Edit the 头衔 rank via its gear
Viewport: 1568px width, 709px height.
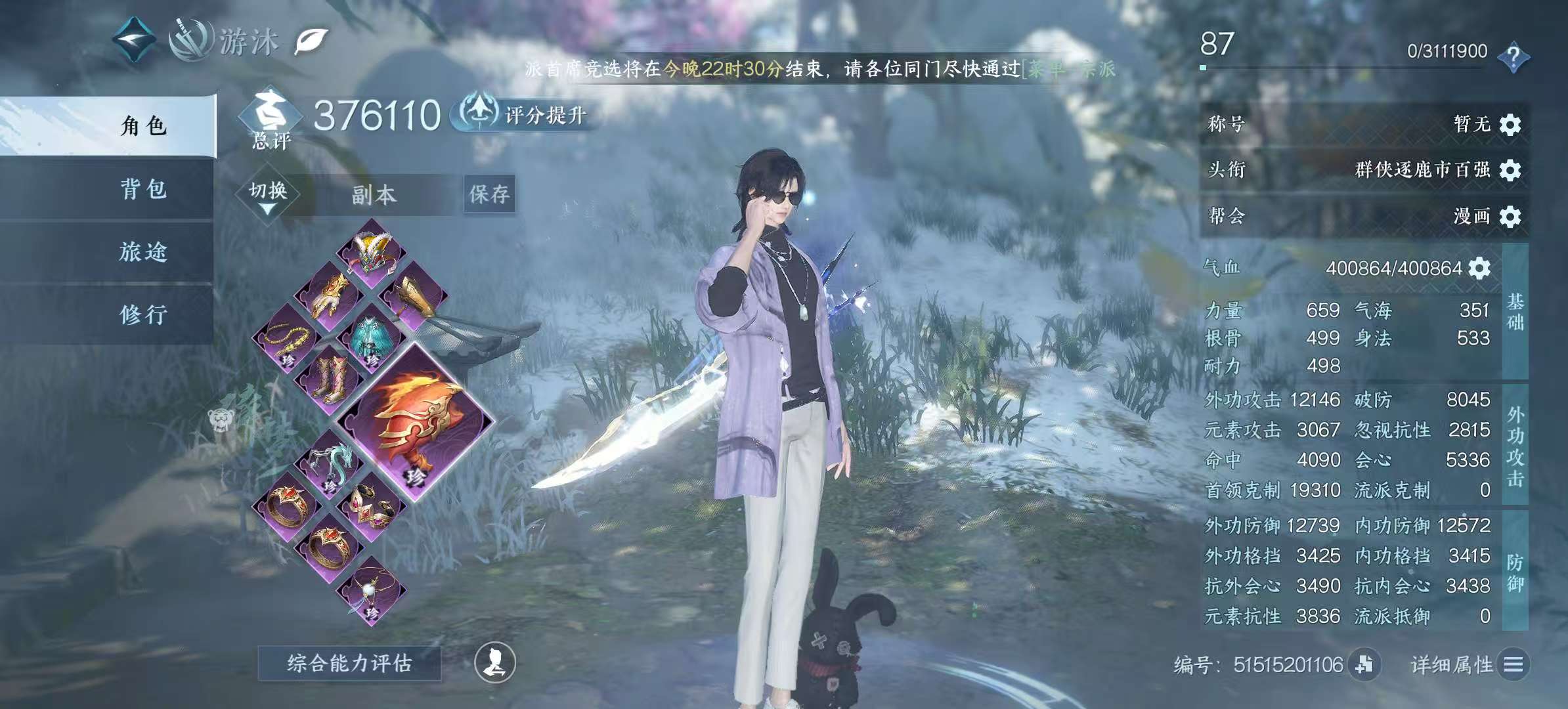click(x=1510, y=170)
